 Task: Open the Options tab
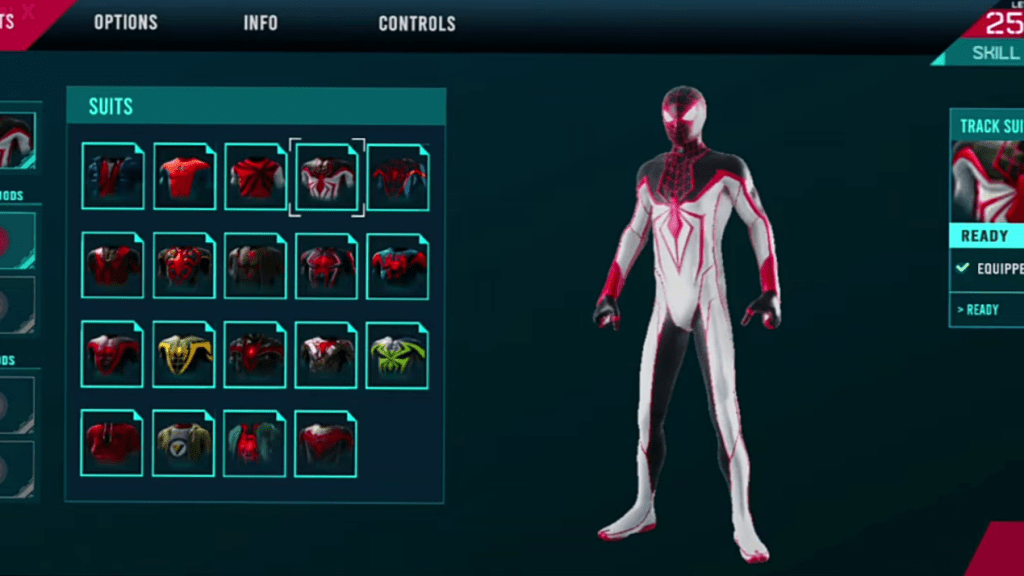click(126, 23)
